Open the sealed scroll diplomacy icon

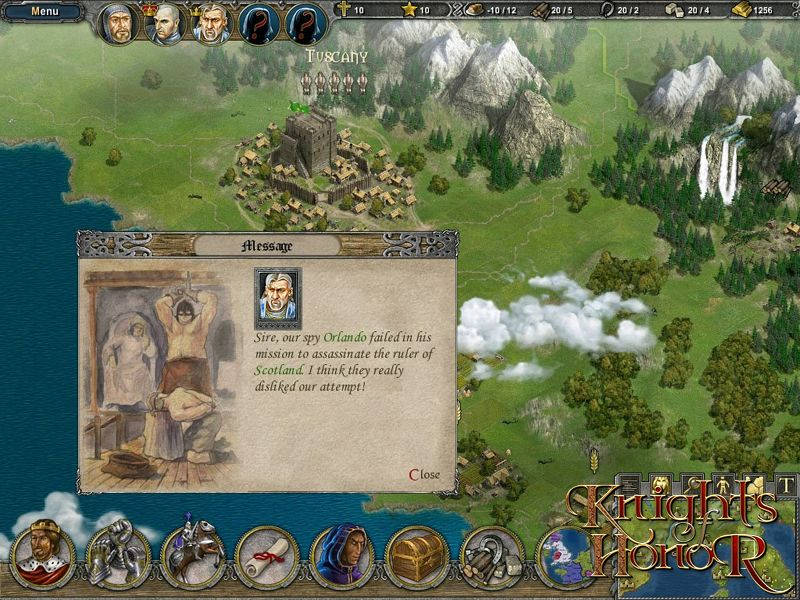tap(267, 553)
